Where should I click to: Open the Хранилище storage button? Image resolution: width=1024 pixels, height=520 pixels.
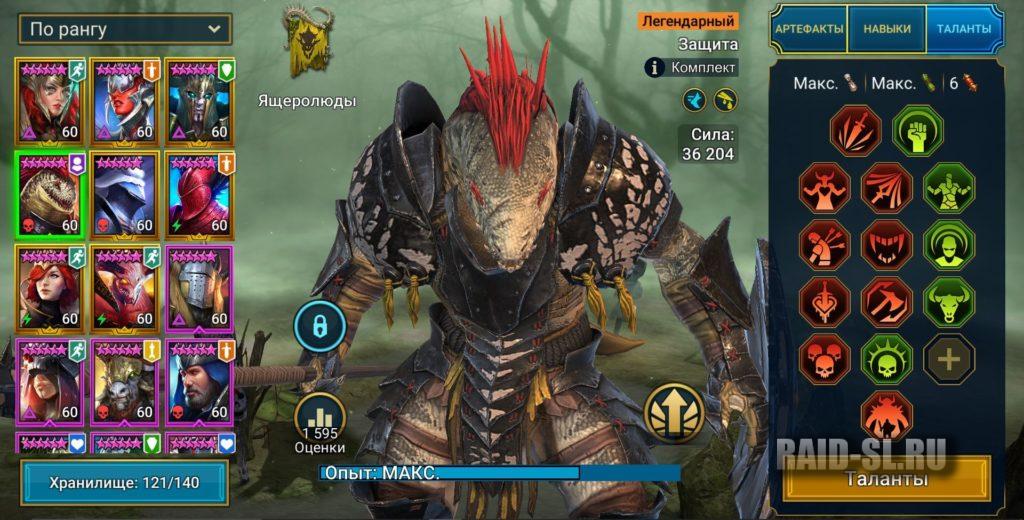click(x=124, y=483)
